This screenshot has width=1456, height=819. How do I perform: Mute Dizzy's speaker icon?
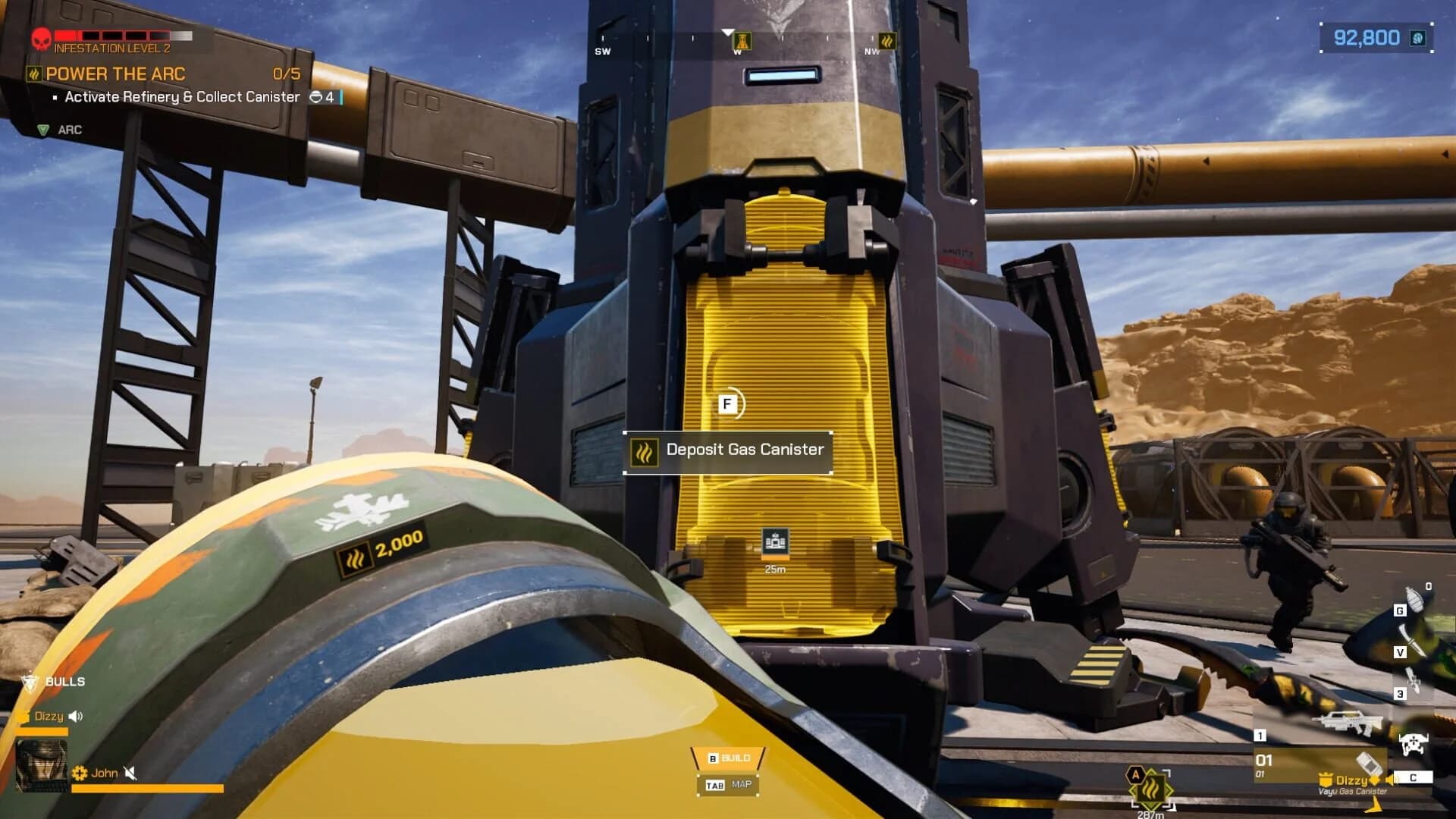click(x=74, y=716)
